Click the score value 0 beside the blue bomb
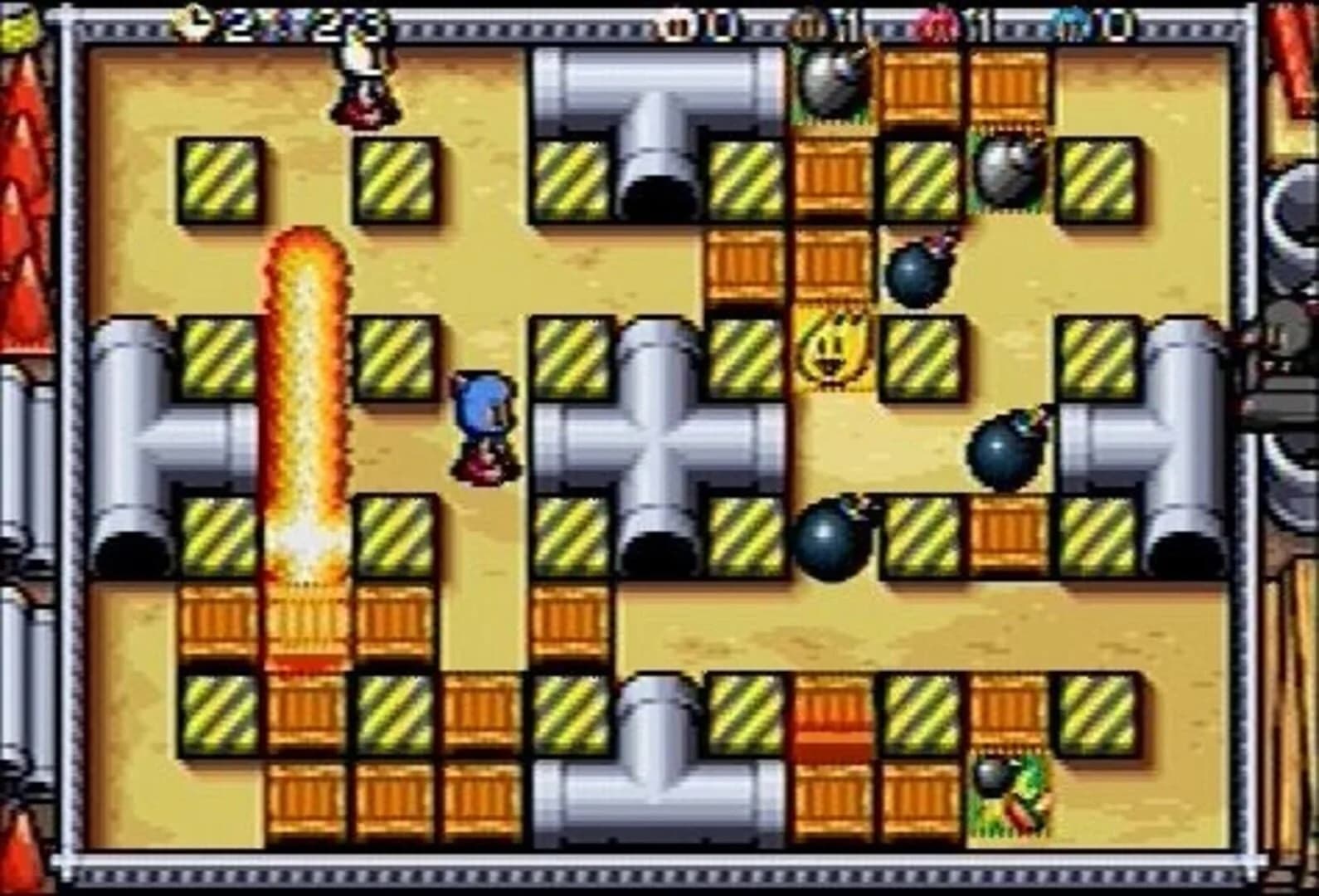 [1116, 25]
